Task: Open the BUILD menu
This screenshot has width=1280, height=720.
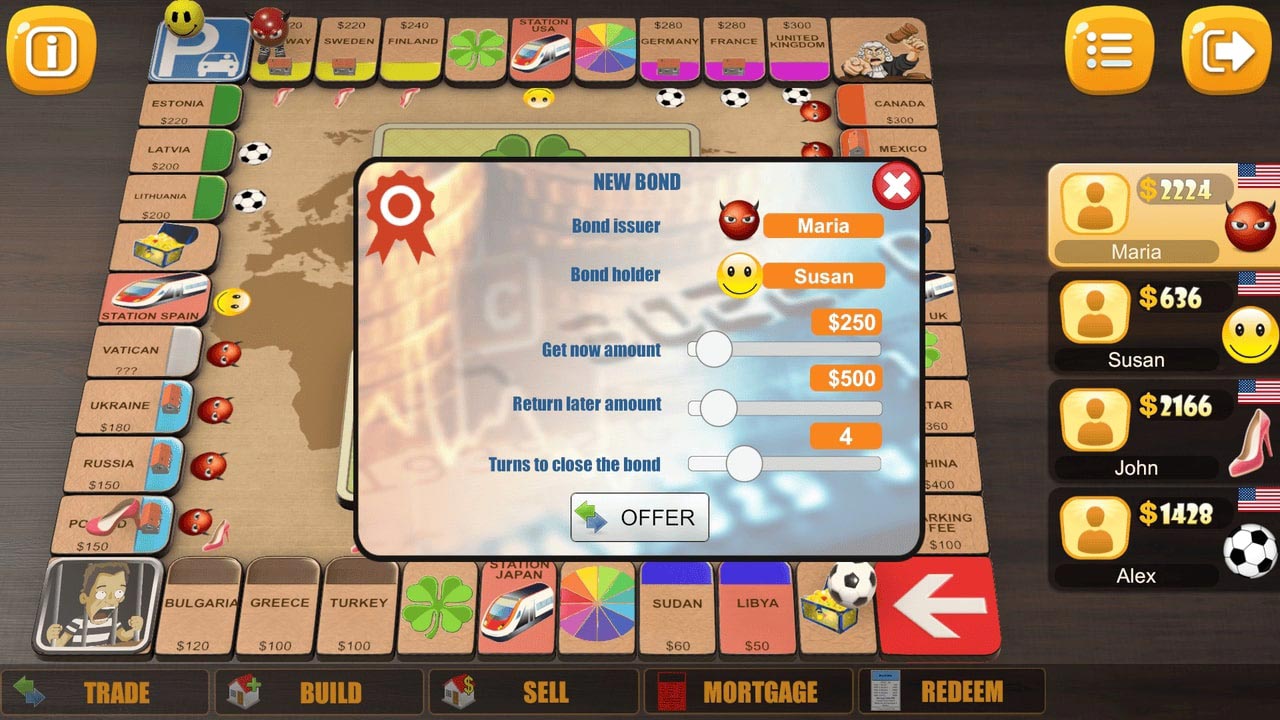Action: pos(320,691)
